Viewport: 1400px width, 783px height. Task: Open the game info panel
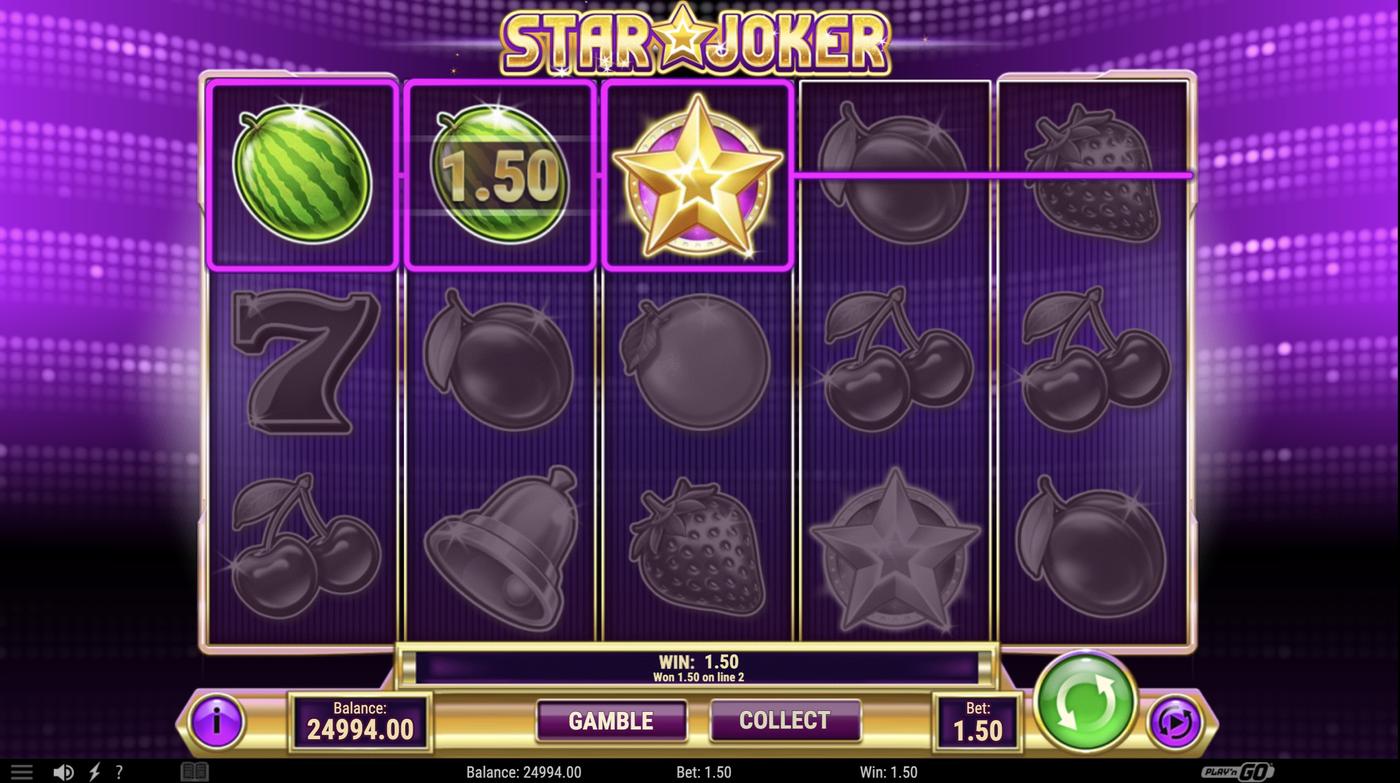click(x=218, y=720)
